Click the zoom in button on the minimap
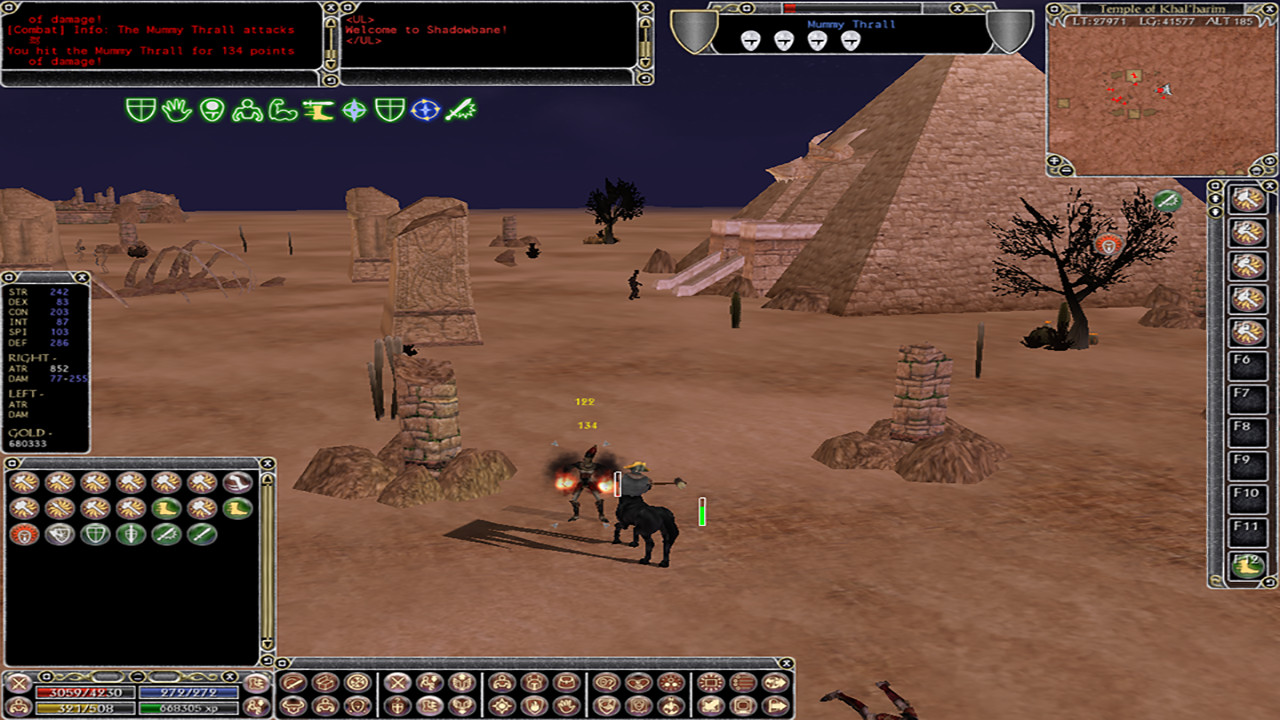 pos(1054,160)
